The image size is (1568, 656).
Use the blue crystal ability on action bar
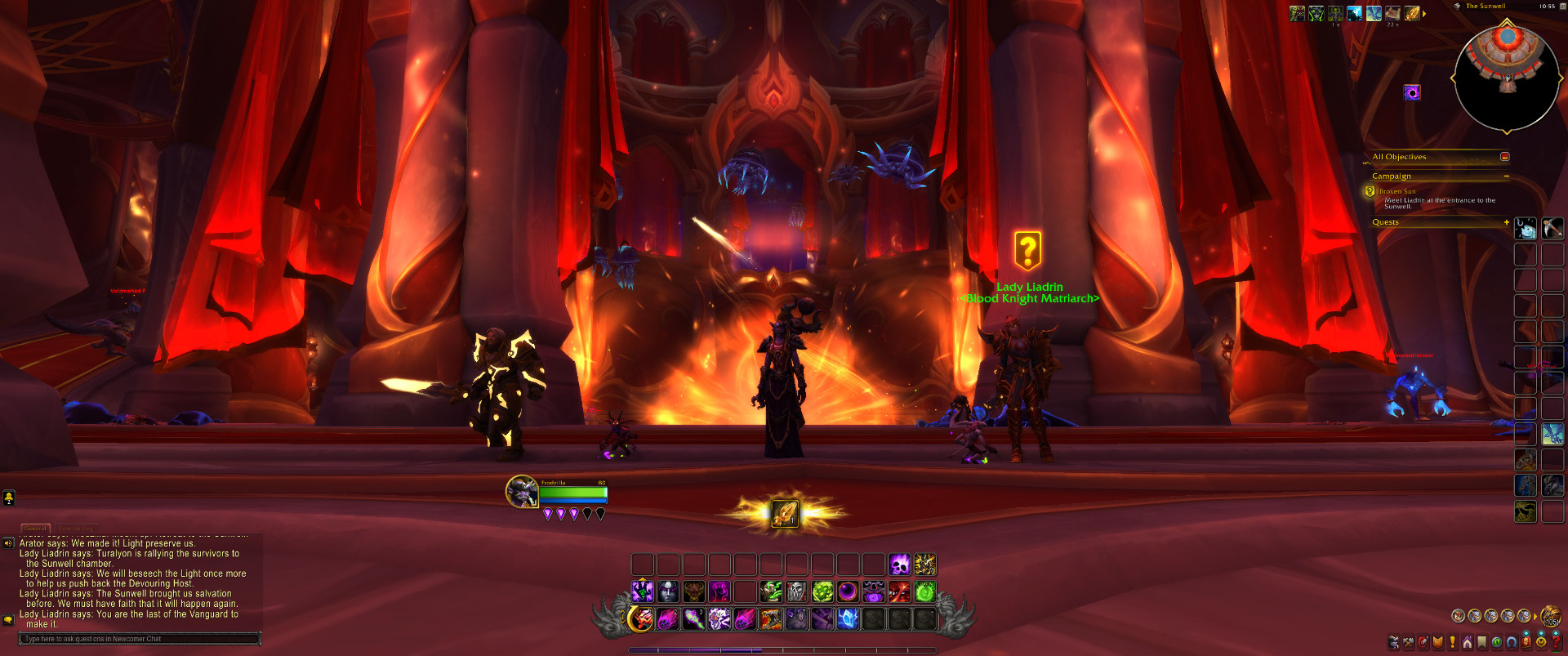tap(848, 619)
